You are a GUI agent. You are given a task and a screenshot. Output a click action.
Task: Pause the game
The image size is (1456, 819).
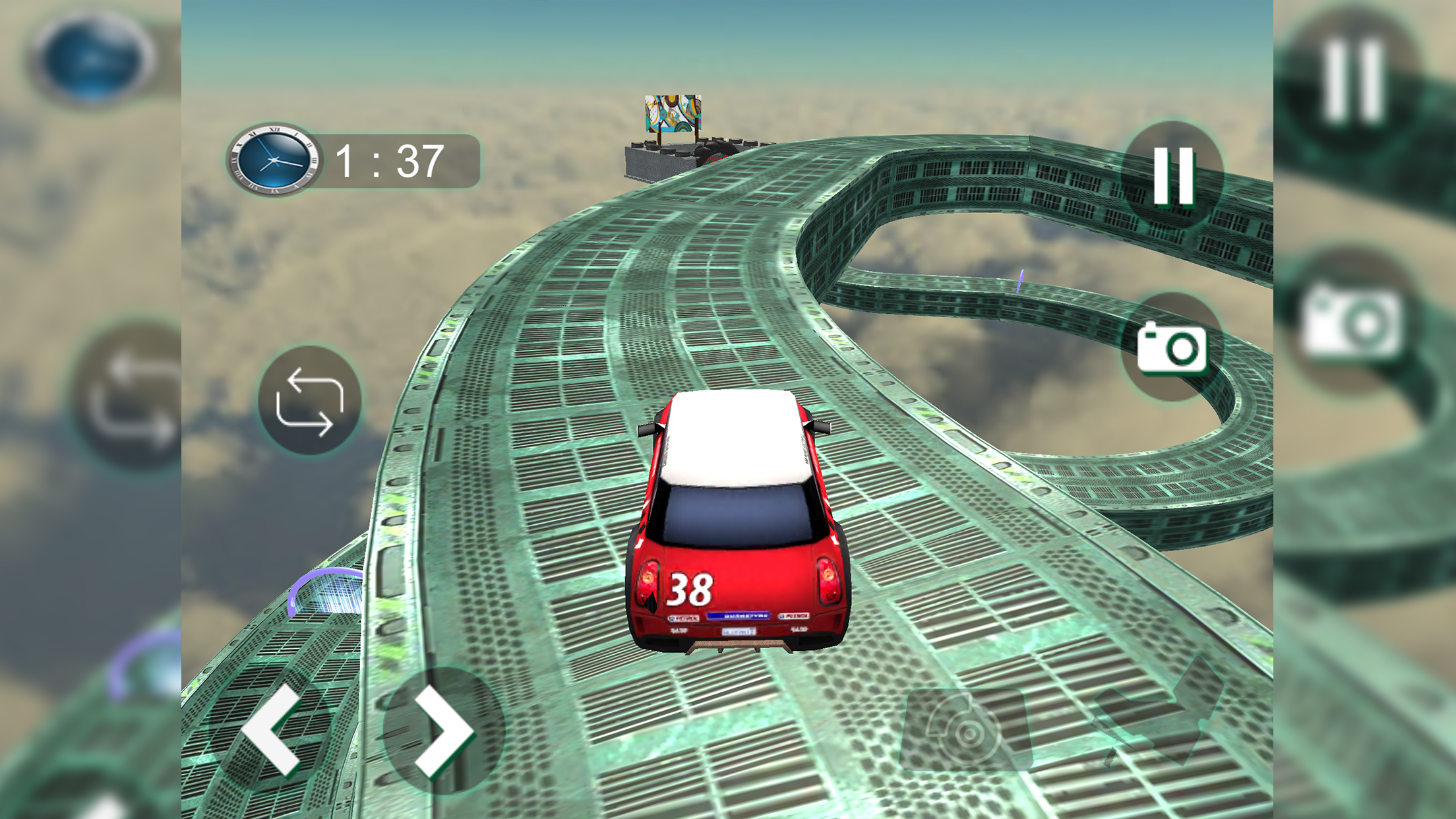pos(1173,175)
